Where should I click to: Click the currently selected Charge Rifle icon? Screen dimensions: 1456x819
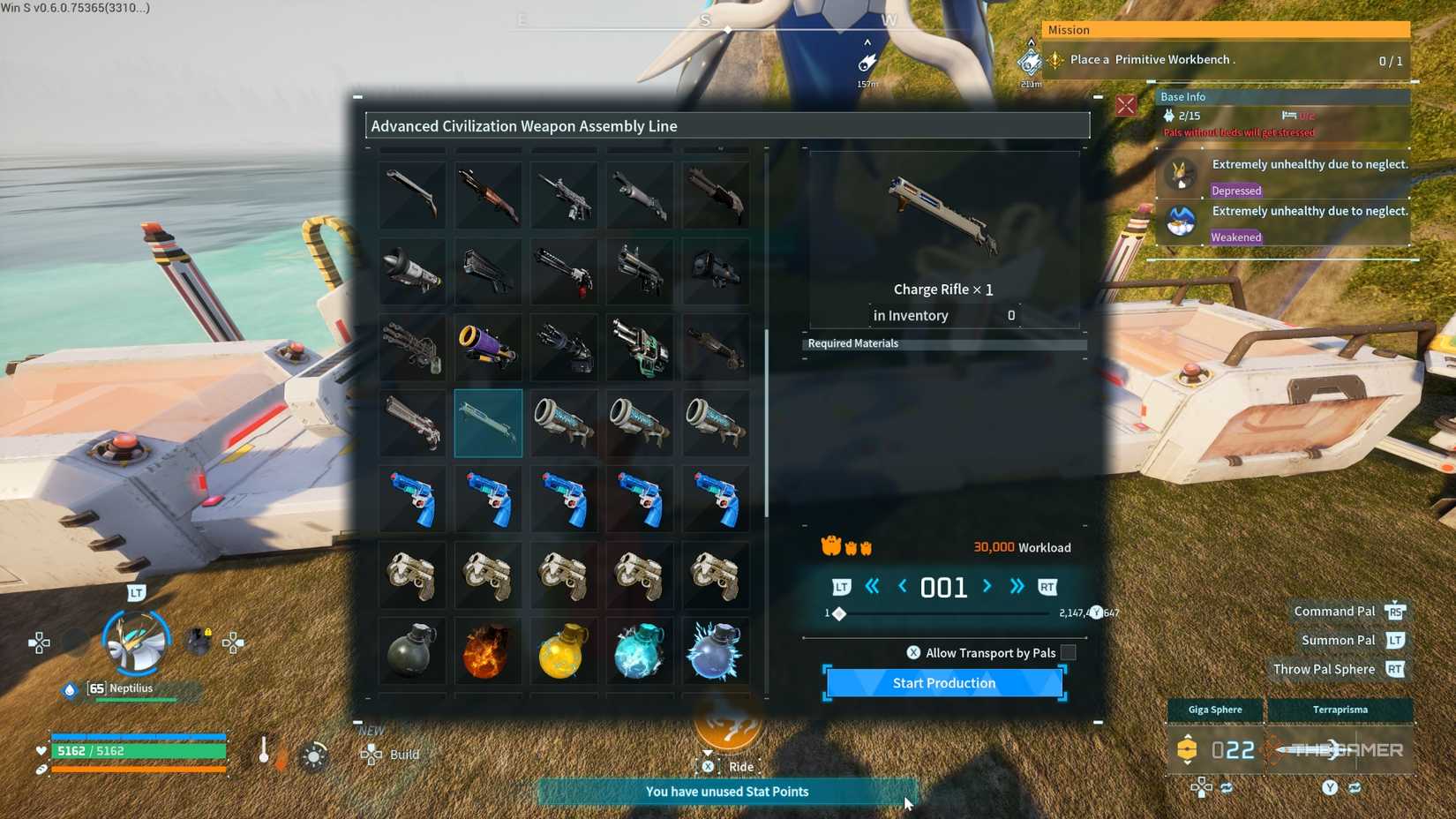pyautogui.click(x=488, y=424)
